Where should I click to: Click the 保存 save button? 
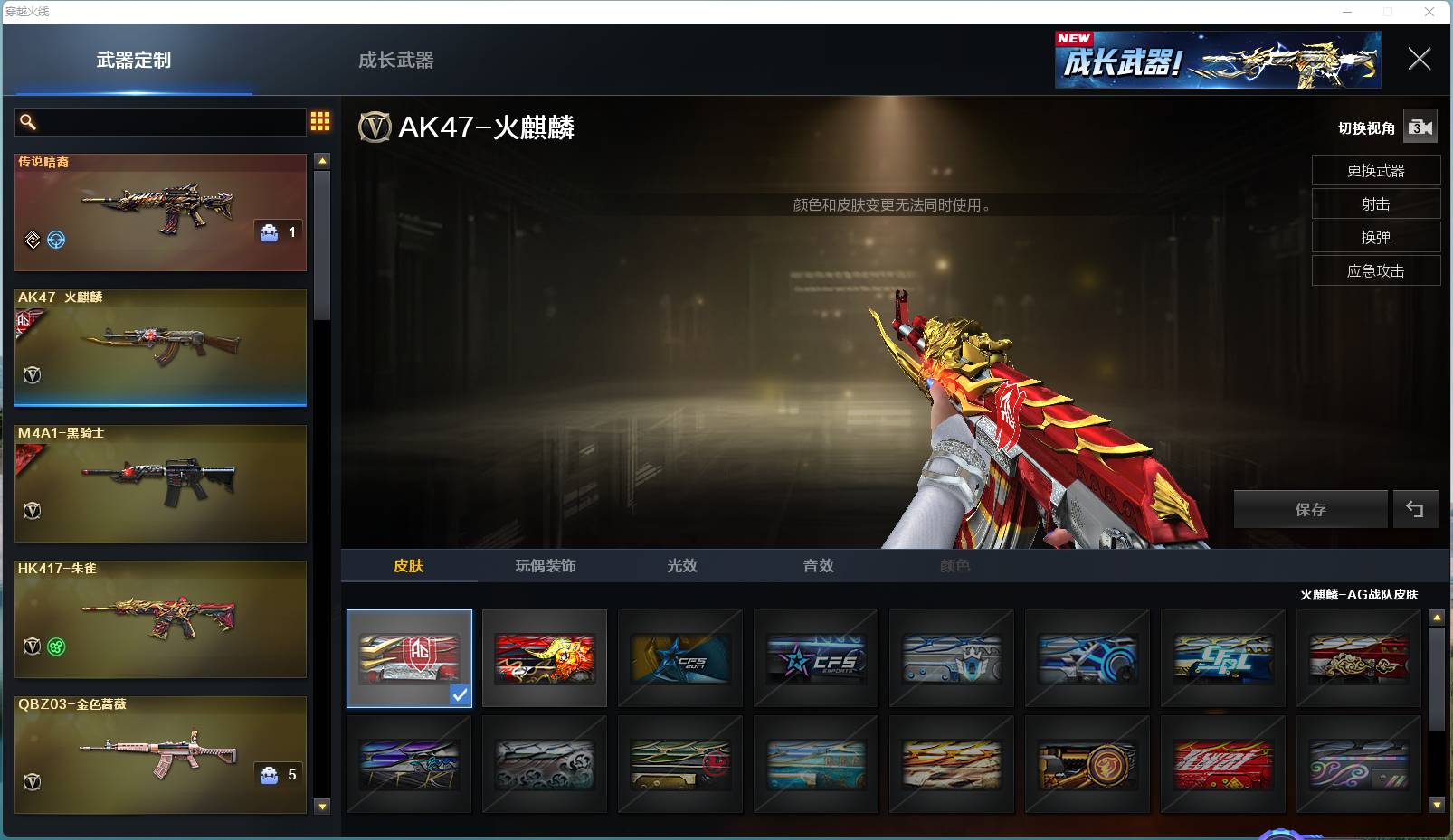point(1309,508)
